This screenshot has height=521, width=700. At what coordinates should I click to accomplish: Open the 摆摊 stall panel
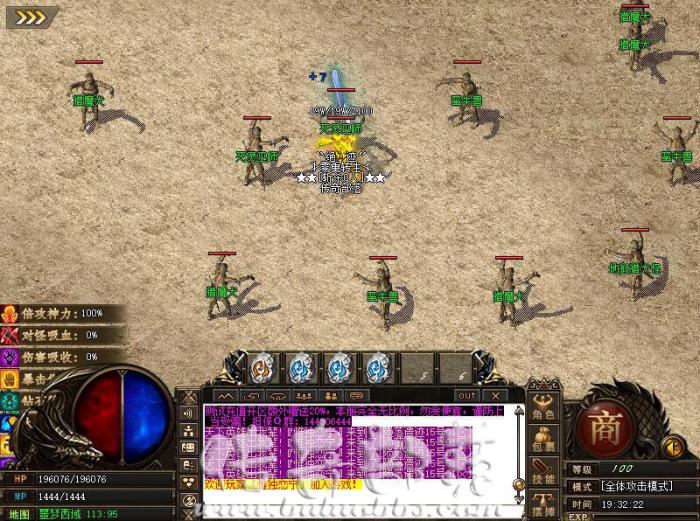point(543,505)
